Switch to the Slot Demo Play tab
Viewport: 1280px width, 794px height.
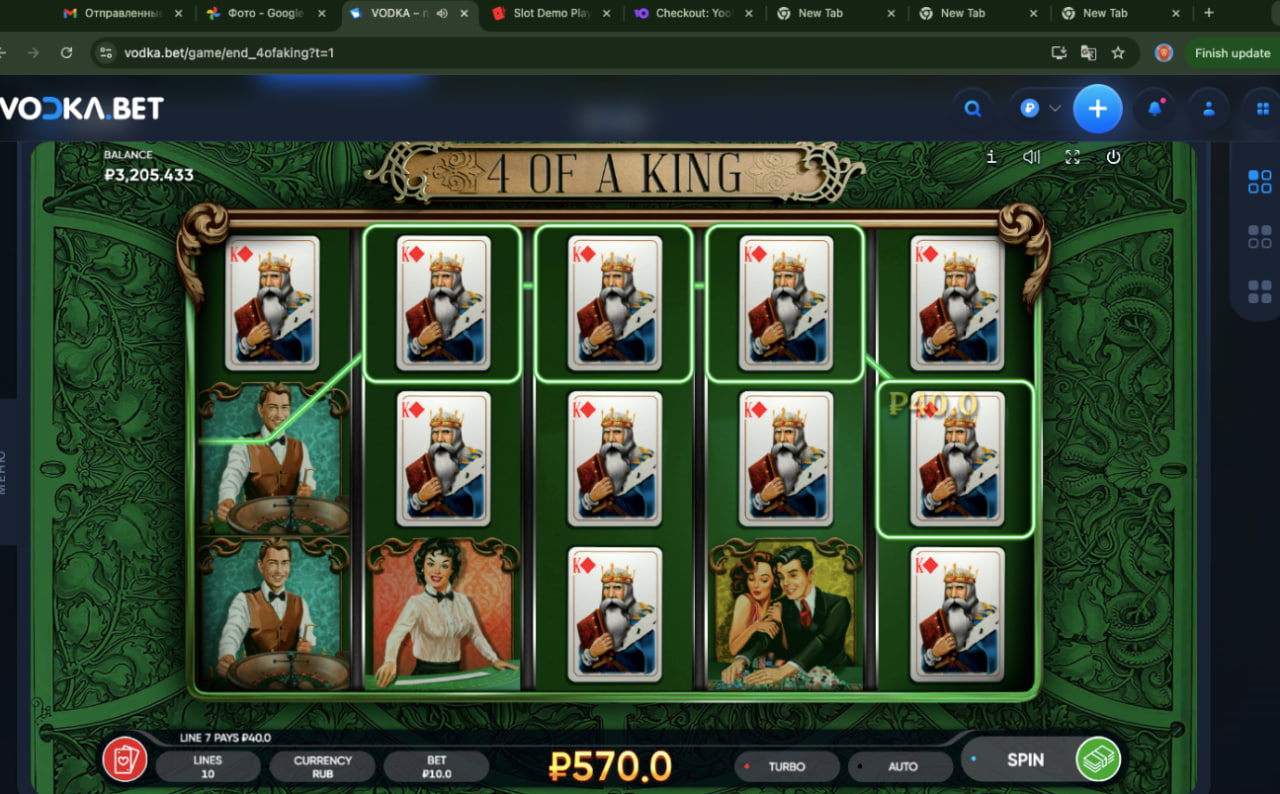pos(551,13)
